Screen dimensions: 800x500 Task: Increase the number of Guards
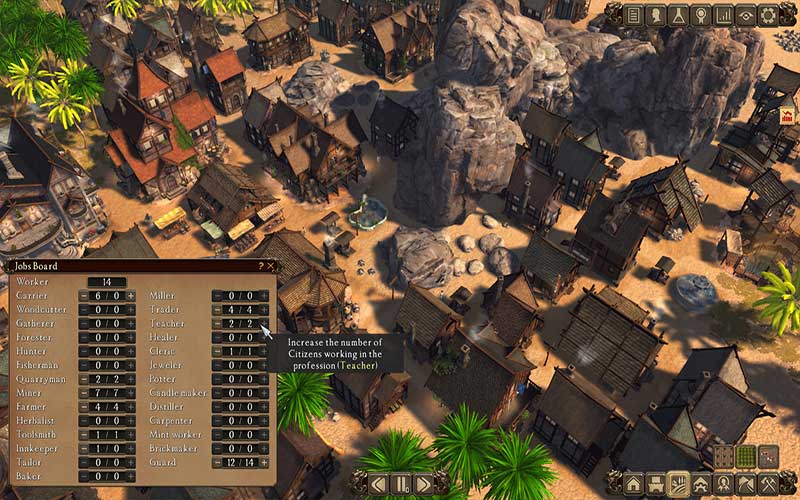[x=265, y=462]
